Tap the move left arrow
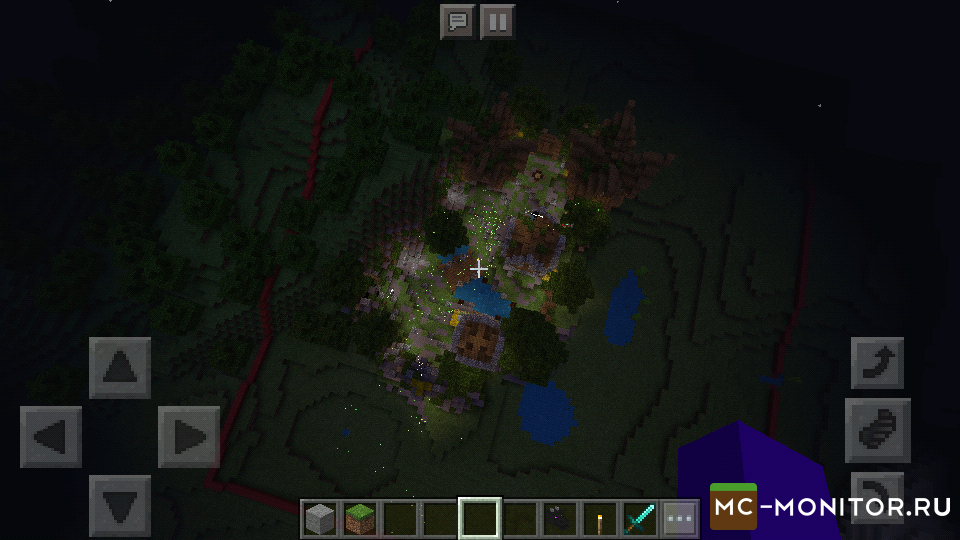This screenshot has width=960, height=540. coord(51,437)
